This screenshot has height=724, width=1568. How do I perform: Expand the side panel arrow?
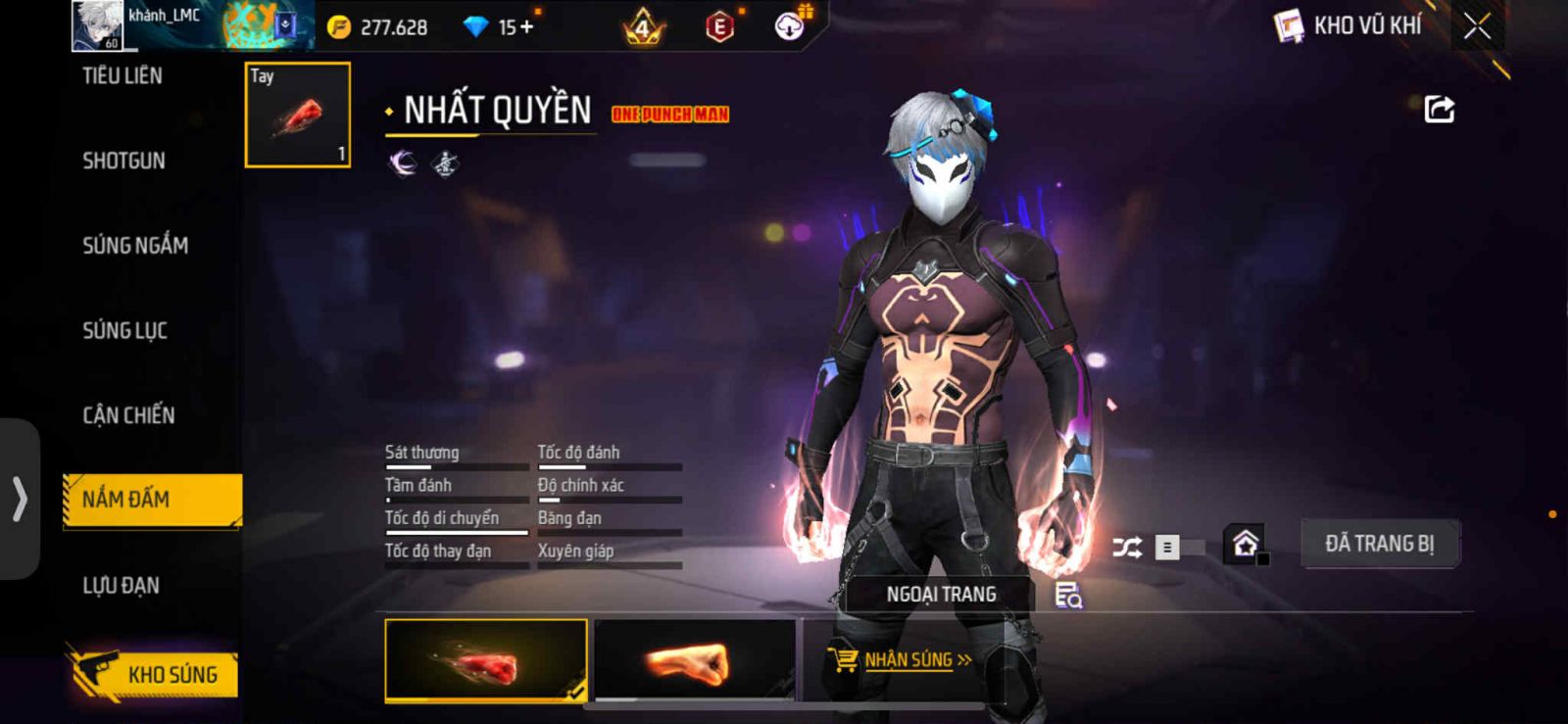pos(20,499)
